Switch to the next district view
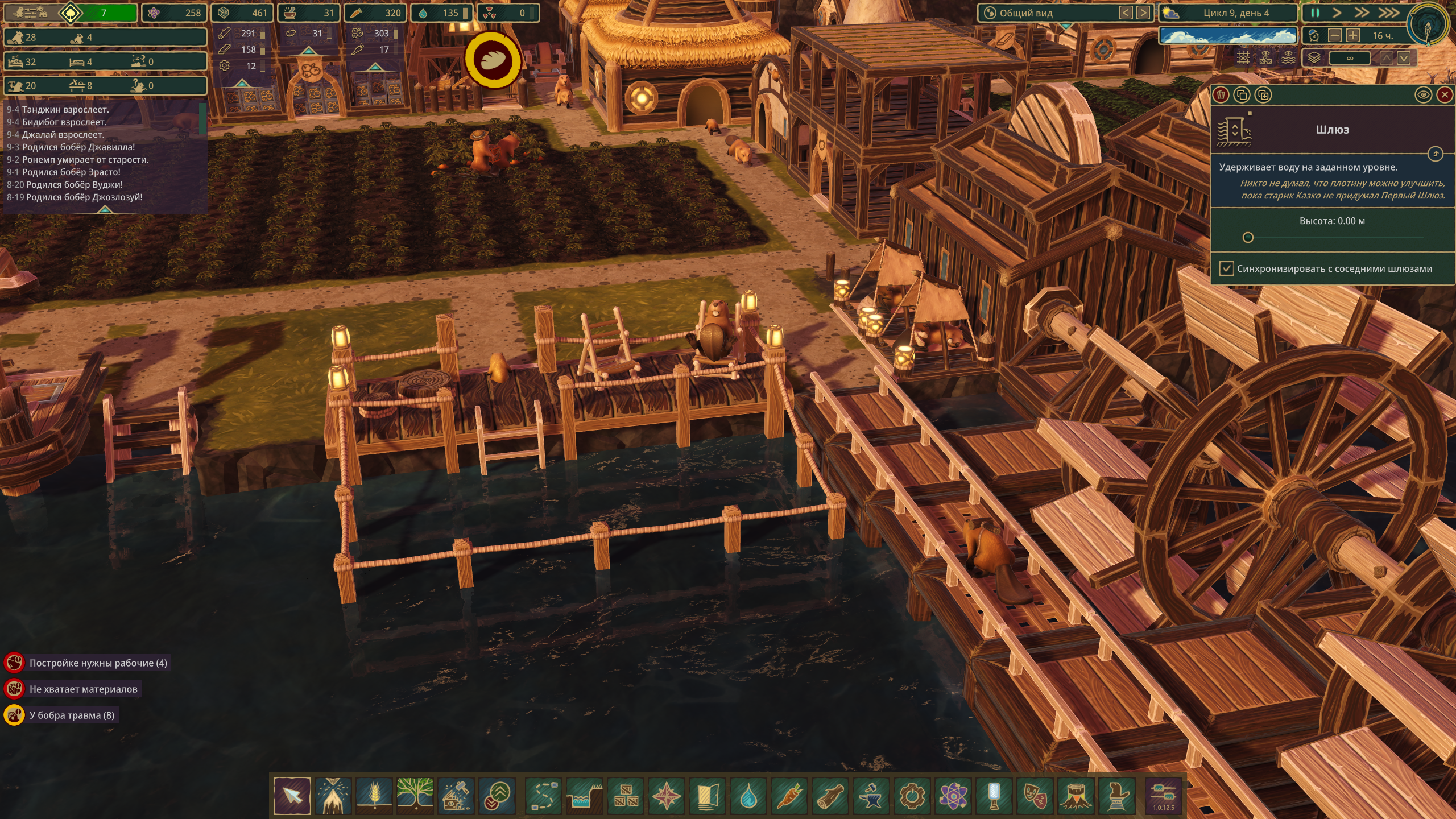 click(1143, 13)
